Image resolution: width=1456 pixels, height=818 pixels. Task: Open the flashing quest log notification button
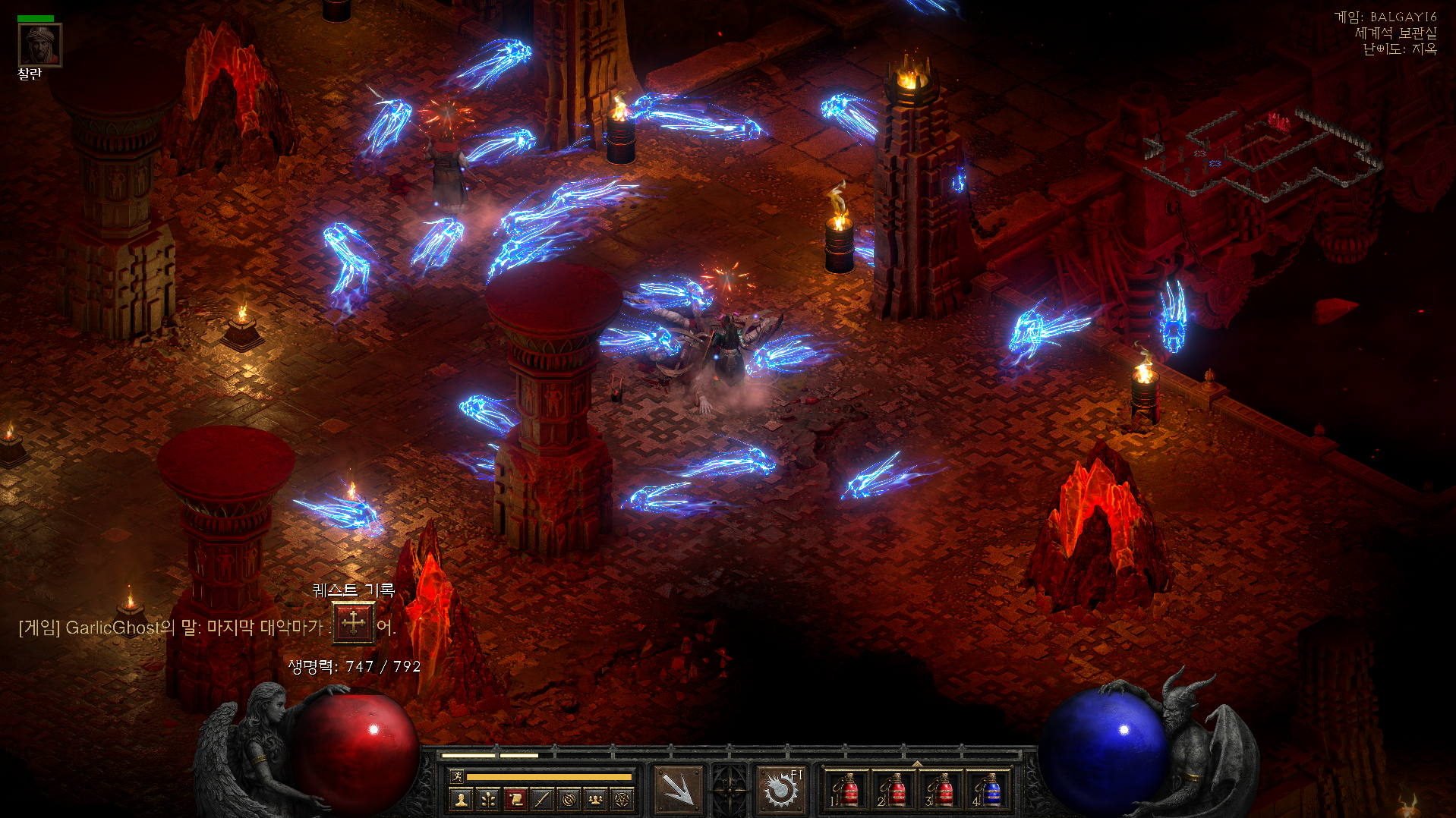click(353, 623)
